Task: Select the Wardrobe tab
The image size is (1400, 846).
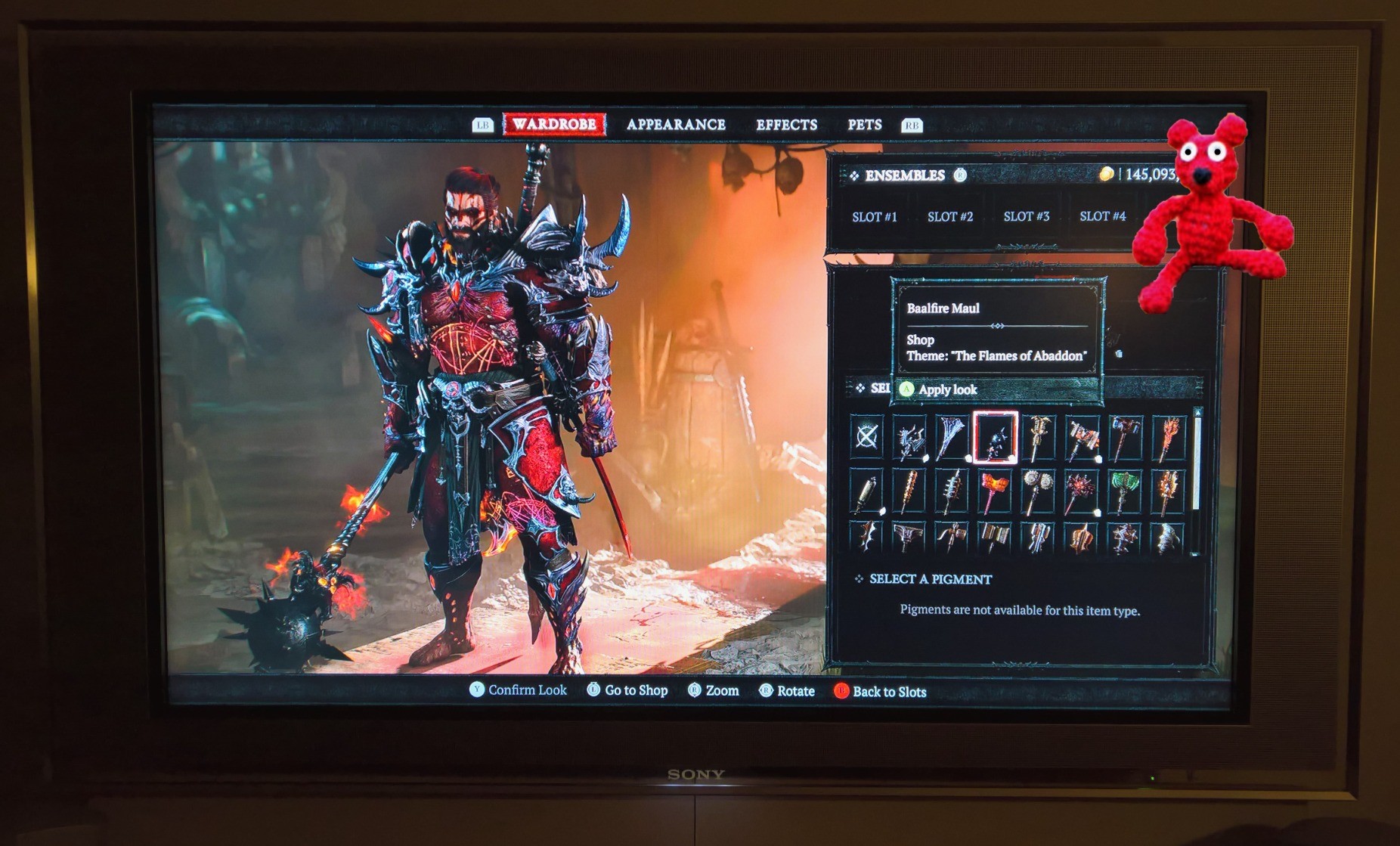Action: click(x=554, y=125)
